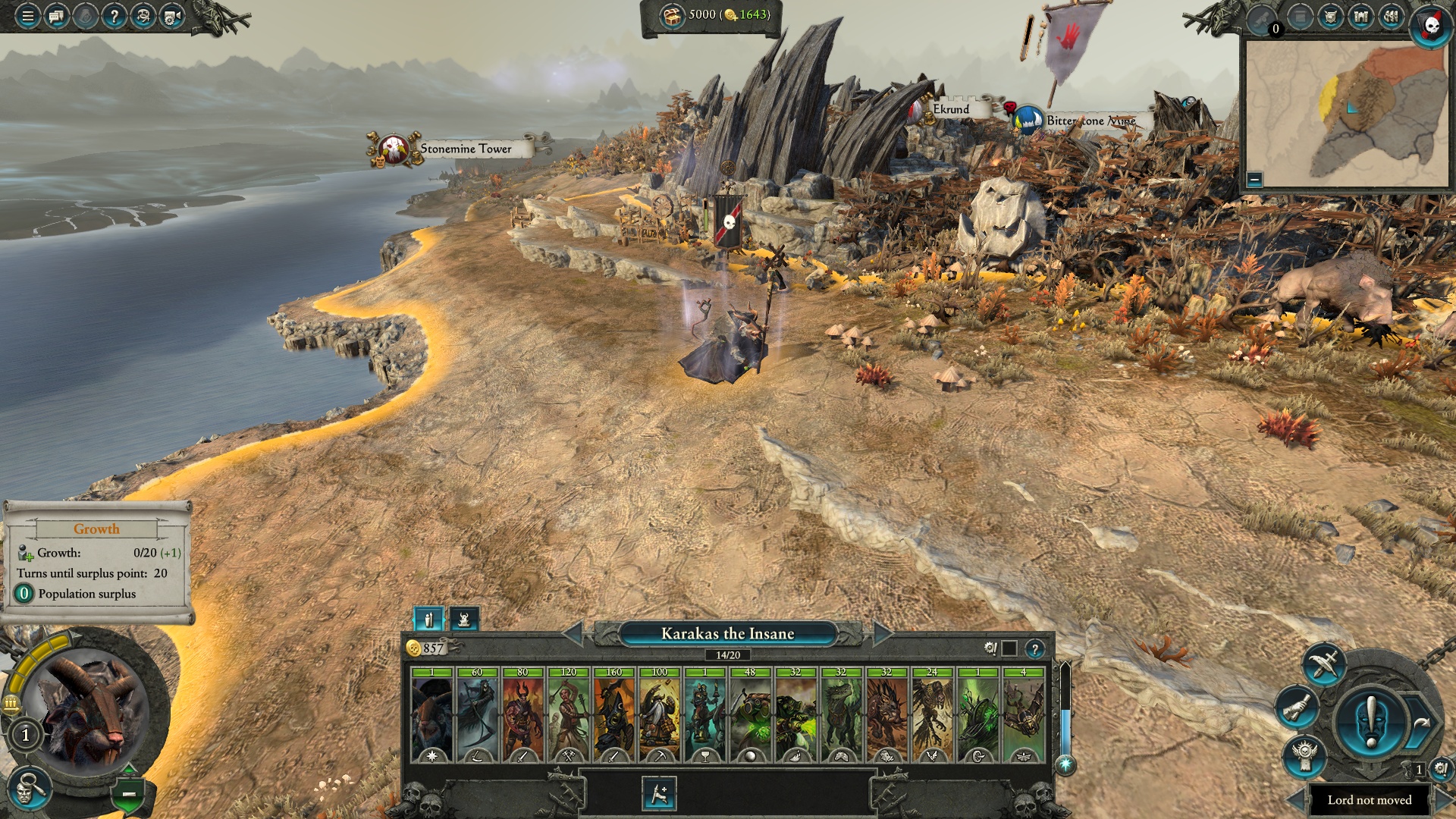The image size is (1456, 819).
Task: Click the Growth panel header
Action: (96, 529)
